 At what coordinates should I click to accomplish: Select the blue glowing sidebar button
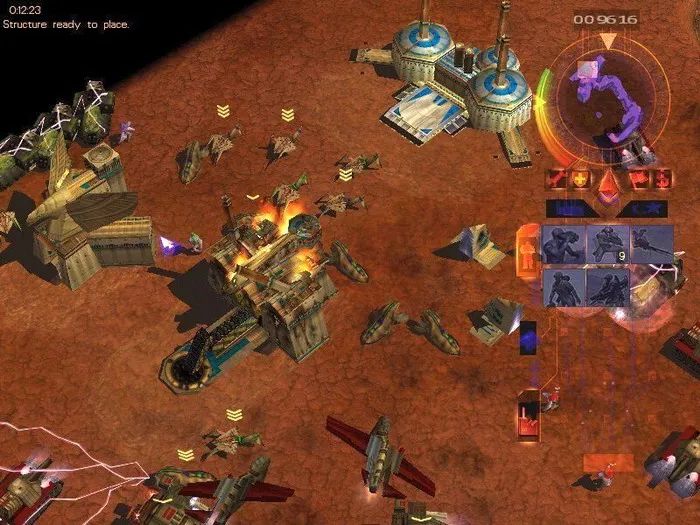(528, 335)
